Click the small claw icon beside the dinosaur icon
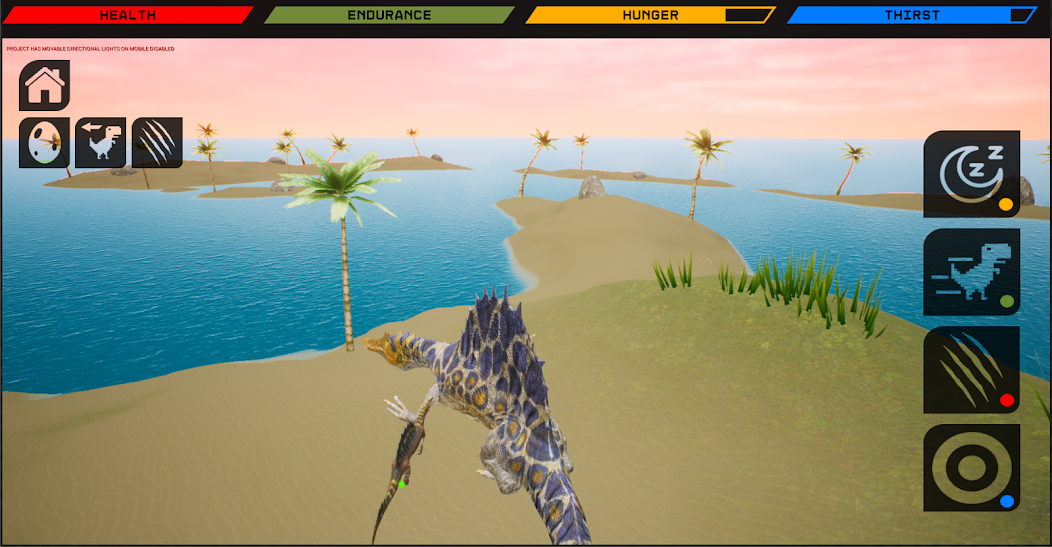The height and width of the screenshot is (547, 1052). click(158, 143)
